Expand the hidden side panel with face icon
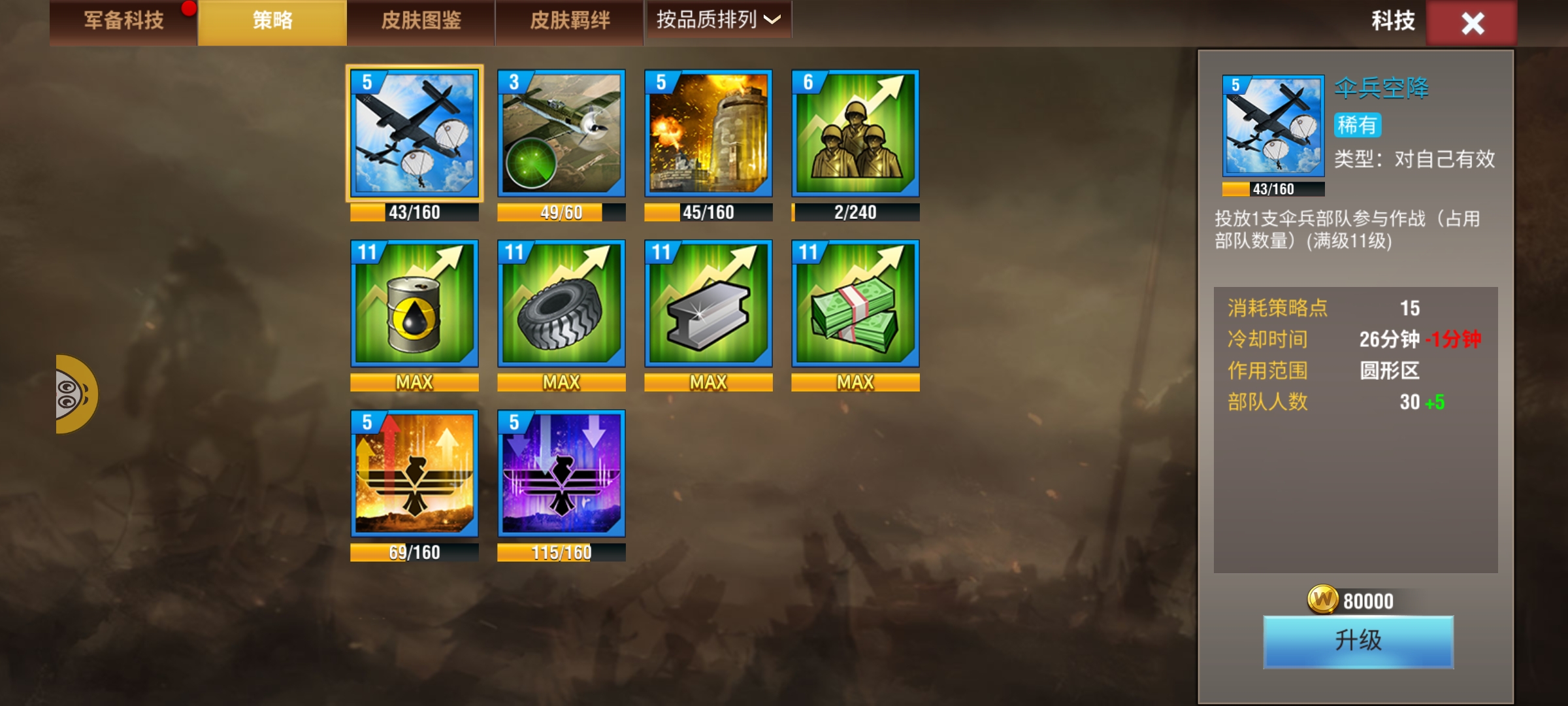 pyautogui.click(x=75, y=395)
